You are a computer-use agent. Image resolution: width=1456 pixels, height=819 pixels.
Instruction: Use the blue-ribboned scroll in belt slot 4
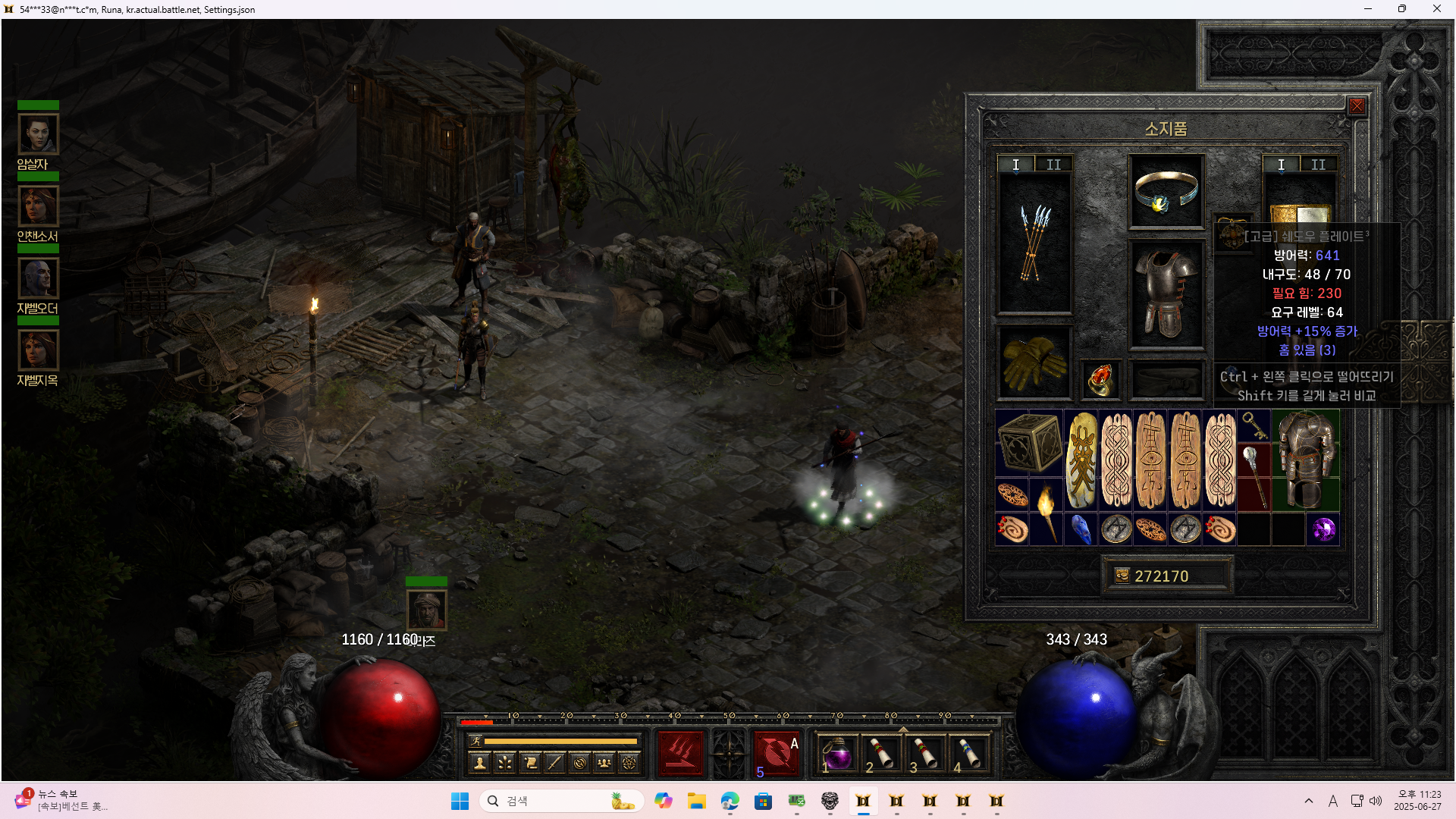click(969, 755)
